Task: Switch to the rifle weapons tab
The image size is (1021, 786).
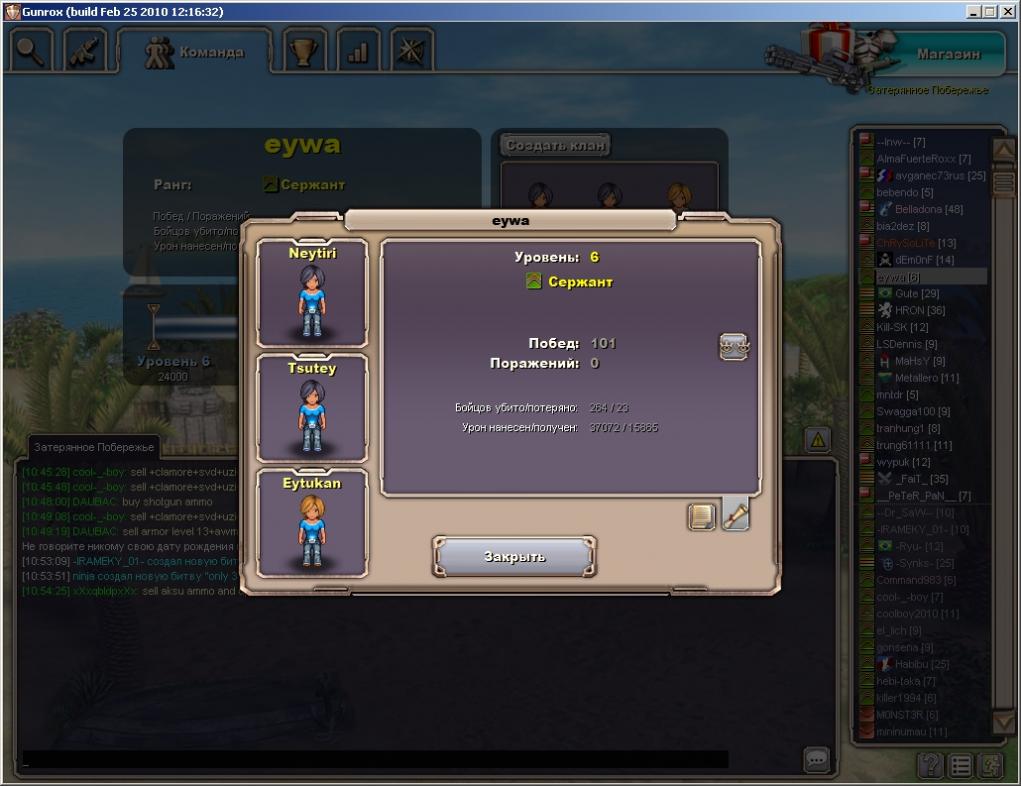Action: point(87,50)
